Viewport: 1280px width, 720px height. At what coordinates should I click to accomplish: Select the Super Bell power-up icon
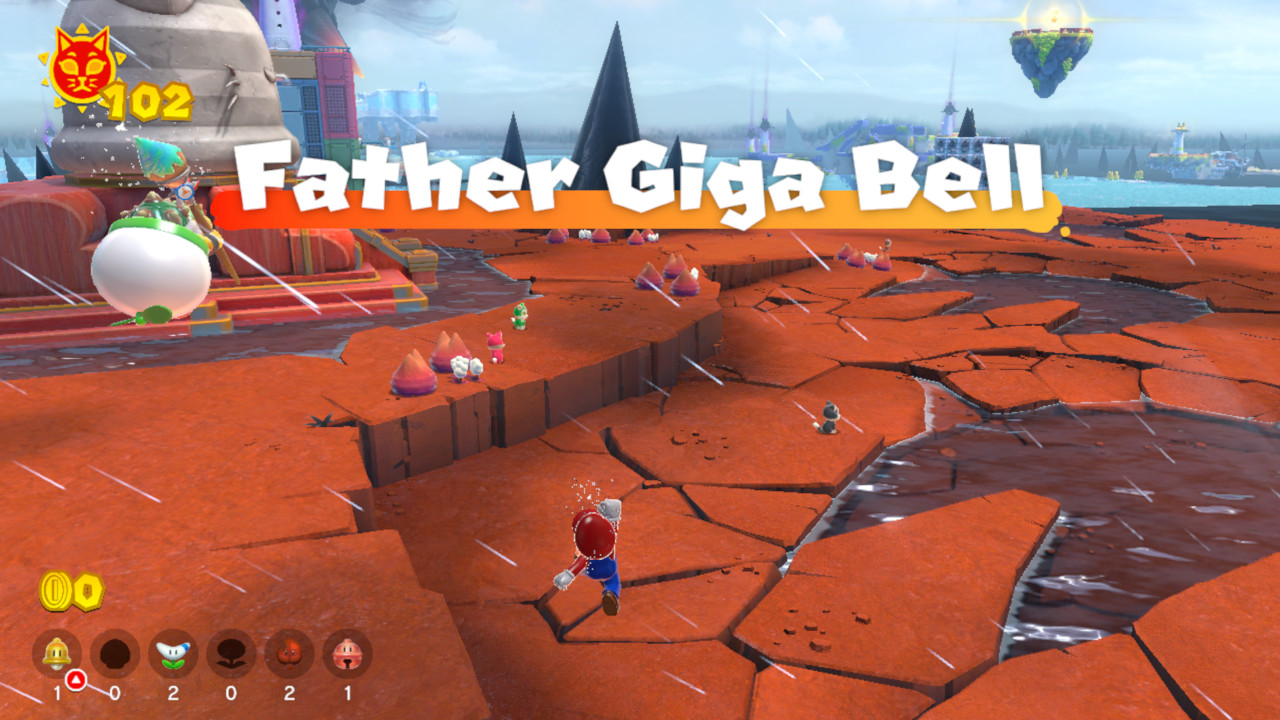point(54,652)
